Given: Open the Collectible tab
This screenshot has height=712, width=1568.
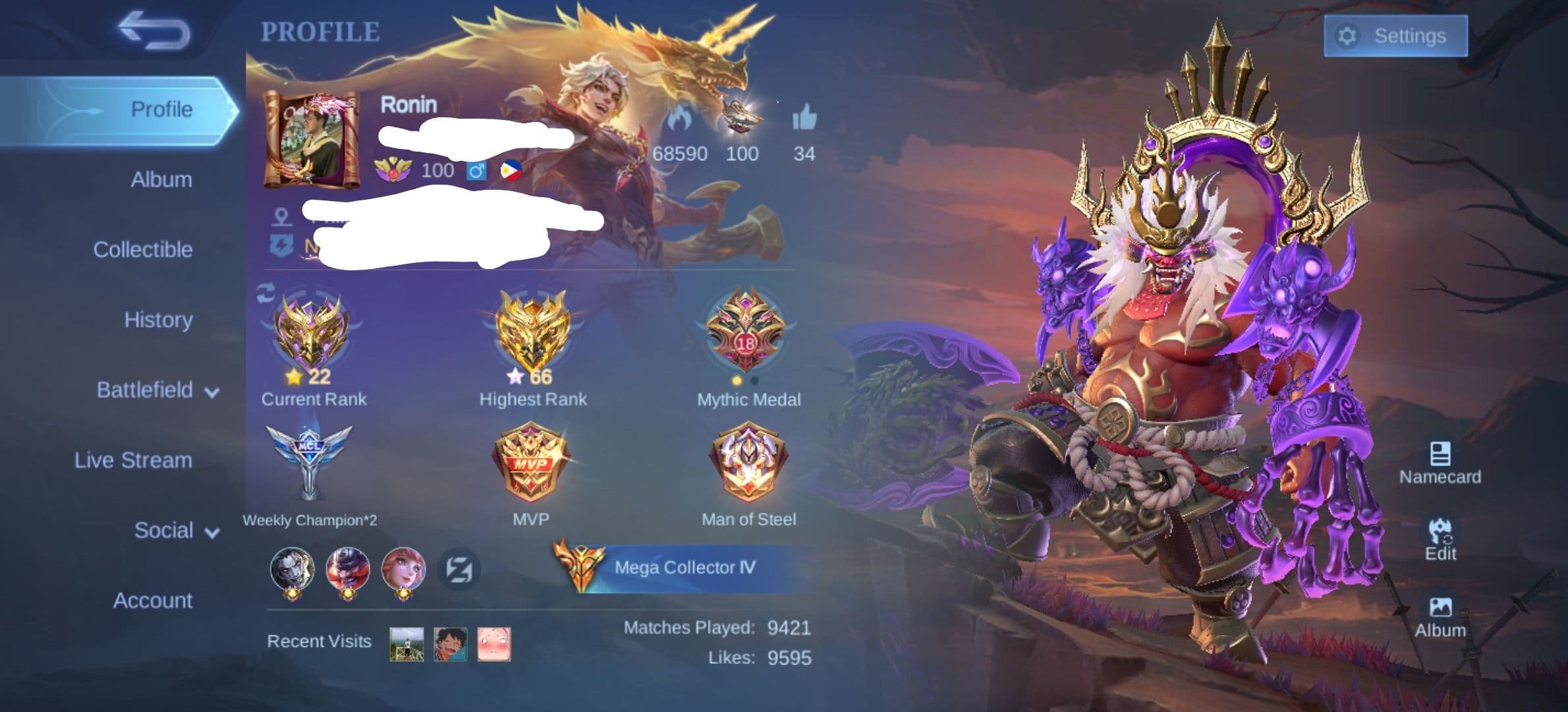Looking at the screenshot, I should click(144, 249).
